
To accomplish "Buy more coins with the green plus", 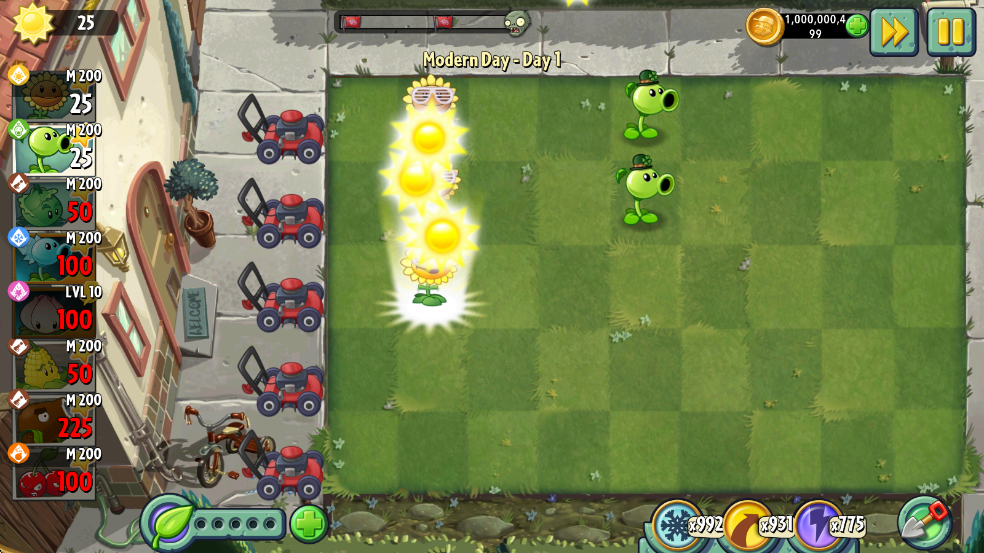I will click(x=857, y=26).
